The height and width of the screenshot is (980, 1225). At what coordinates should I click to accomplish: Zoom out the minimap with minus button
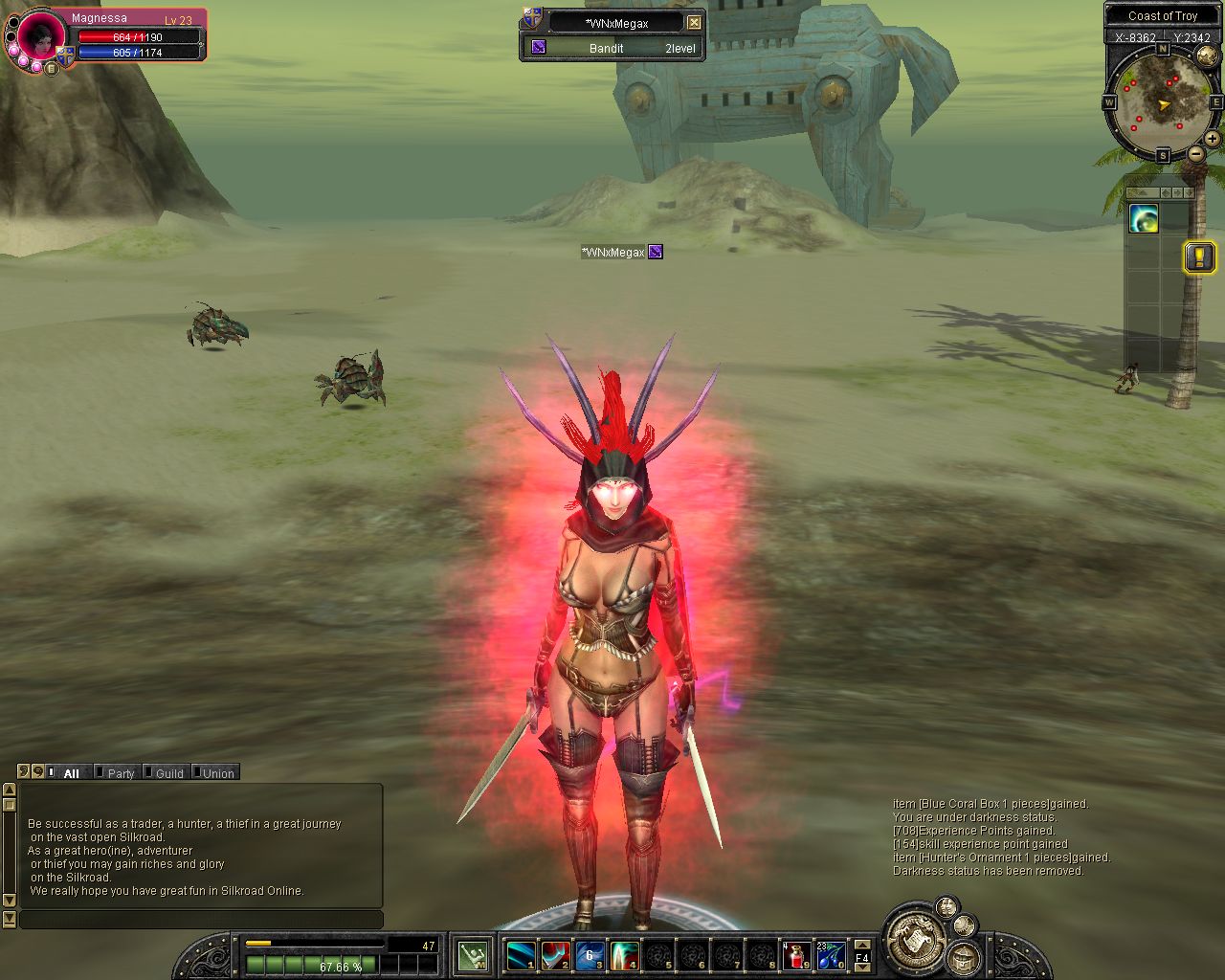pyautogui.click(x=1196, y=153)
